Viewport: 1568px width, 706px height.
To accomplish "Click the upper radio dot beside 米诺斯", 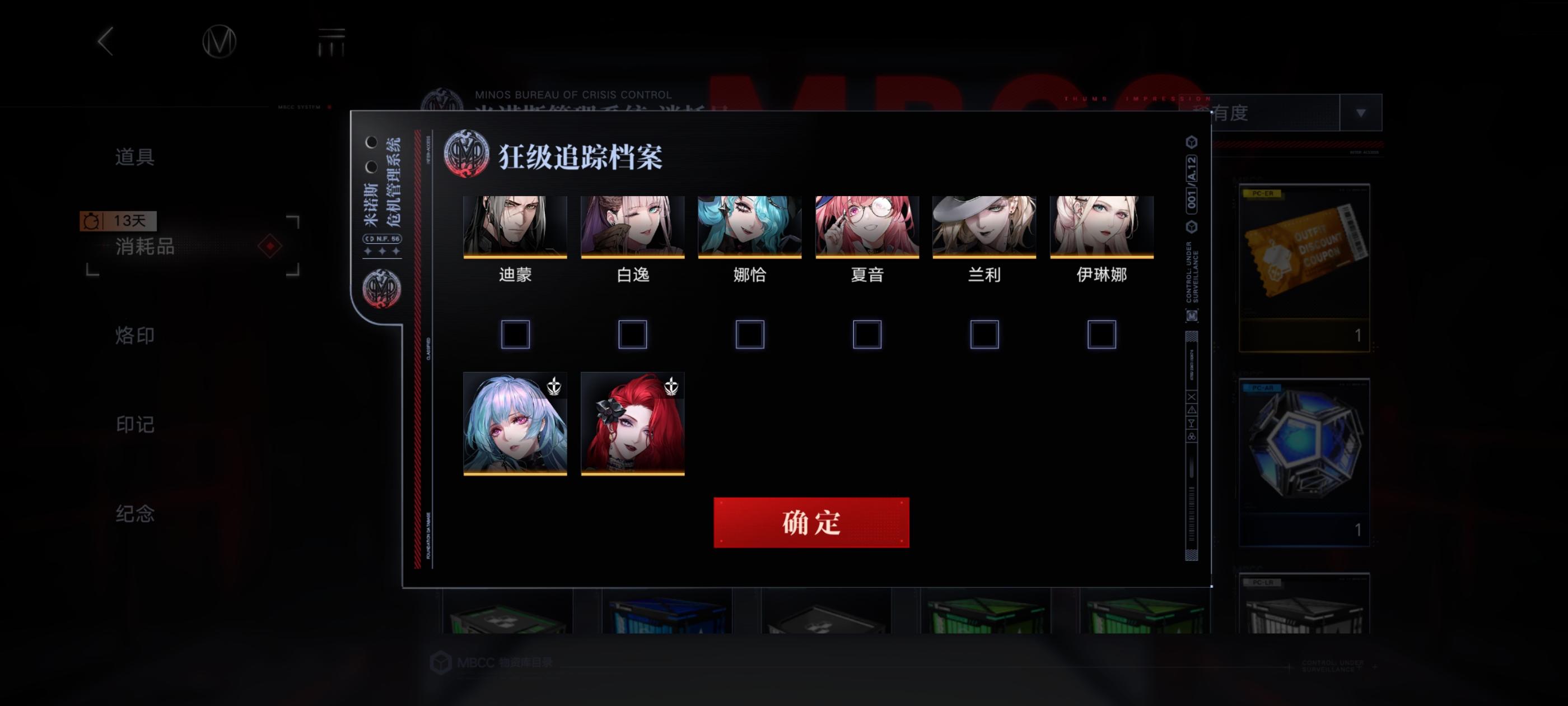I will [371, 142].
